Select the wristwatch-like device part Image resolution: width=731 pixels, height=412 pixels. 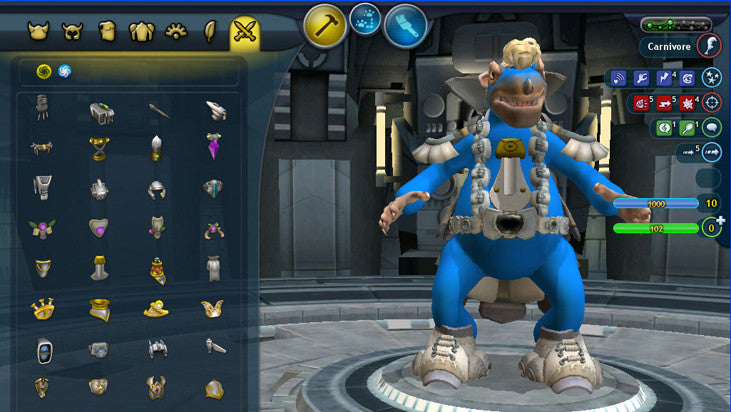[41, 349]
